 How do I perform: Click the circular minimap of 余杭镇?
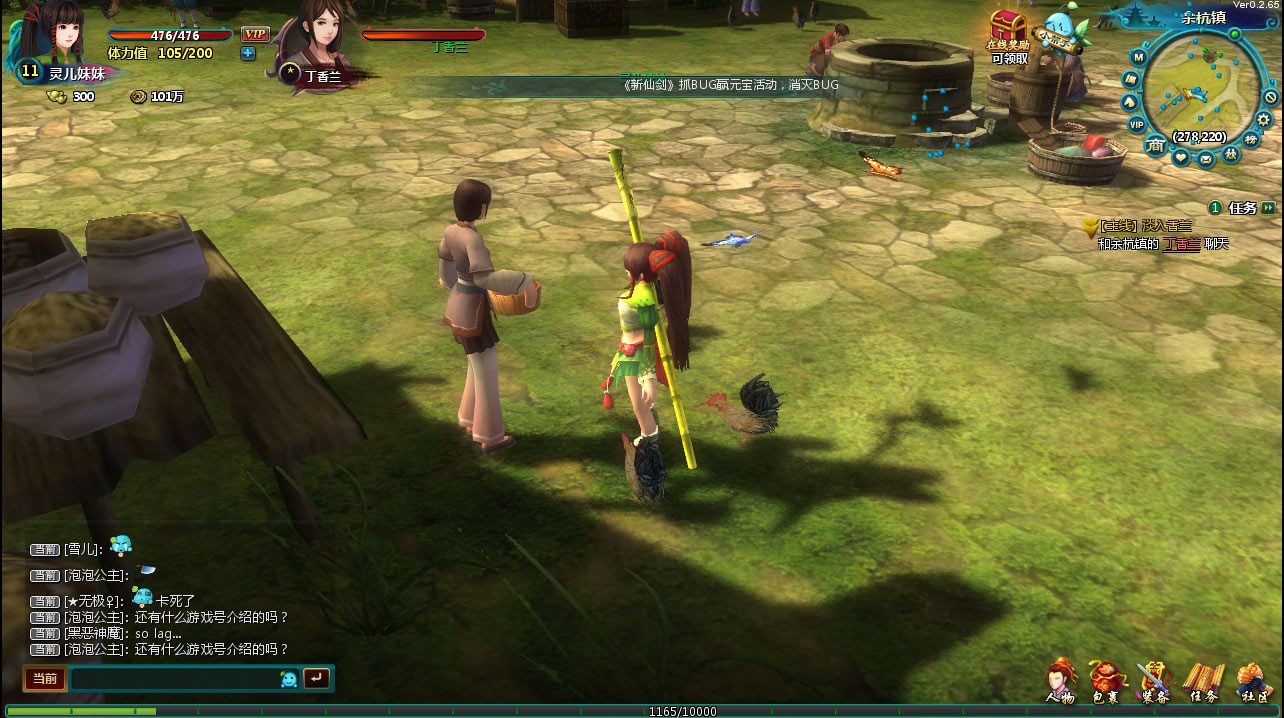click(x=1202, y=93)
